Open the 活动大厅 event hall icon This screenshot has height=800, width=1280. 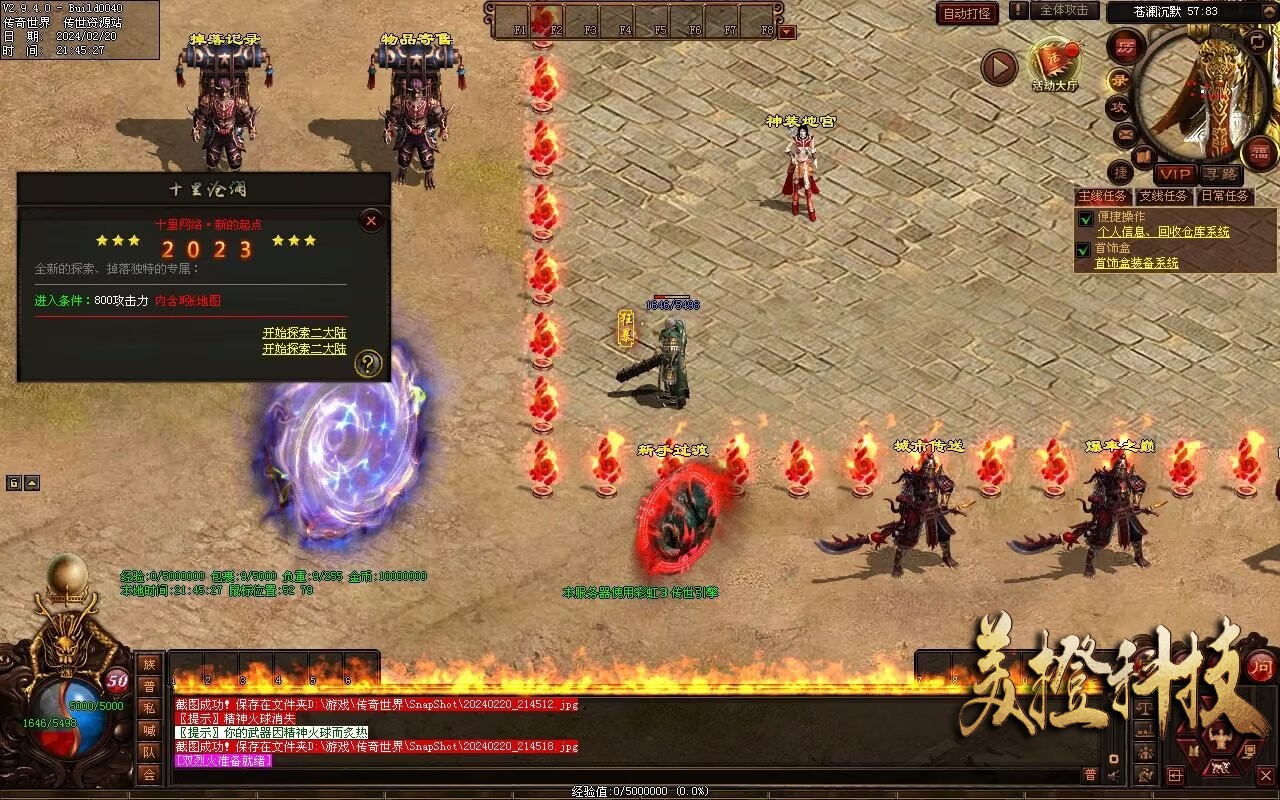coord(1055,64)
